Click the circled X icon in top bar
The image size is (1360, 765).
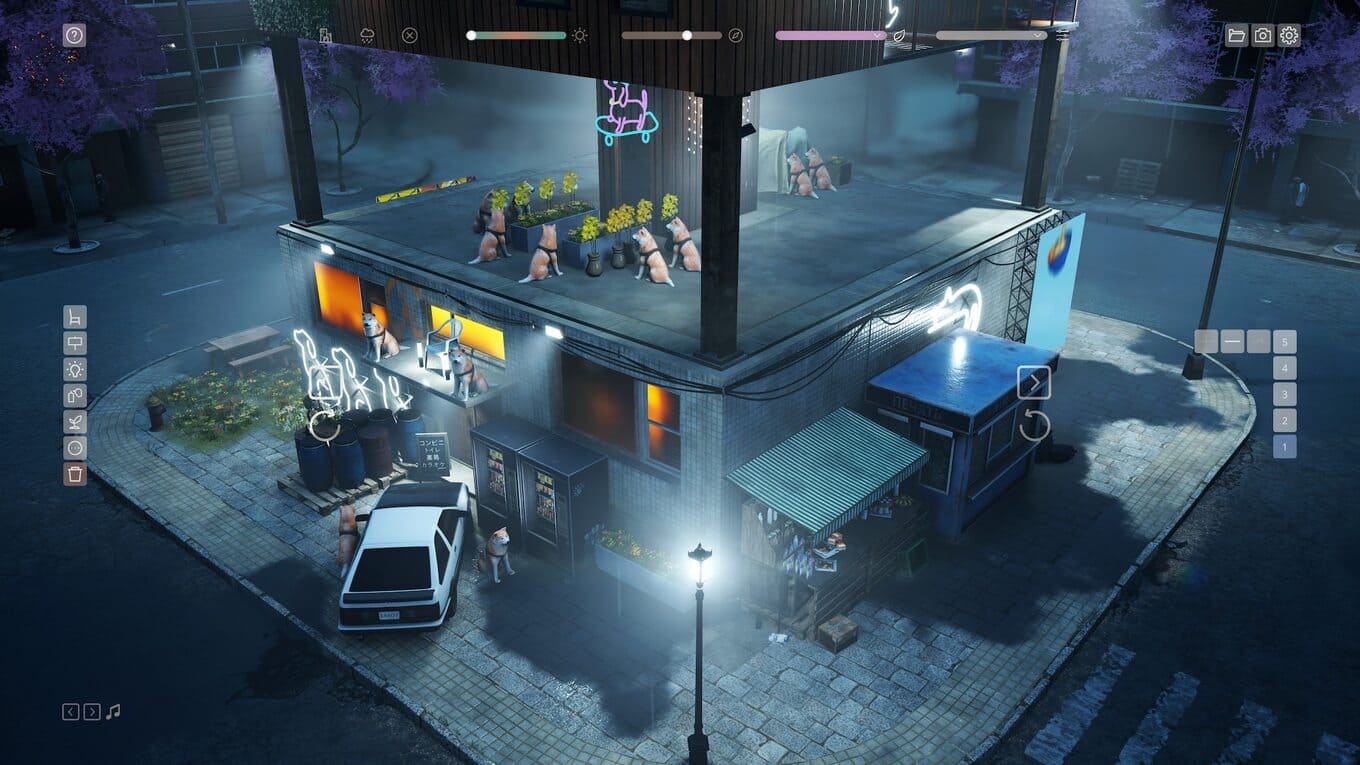point(409,36)
